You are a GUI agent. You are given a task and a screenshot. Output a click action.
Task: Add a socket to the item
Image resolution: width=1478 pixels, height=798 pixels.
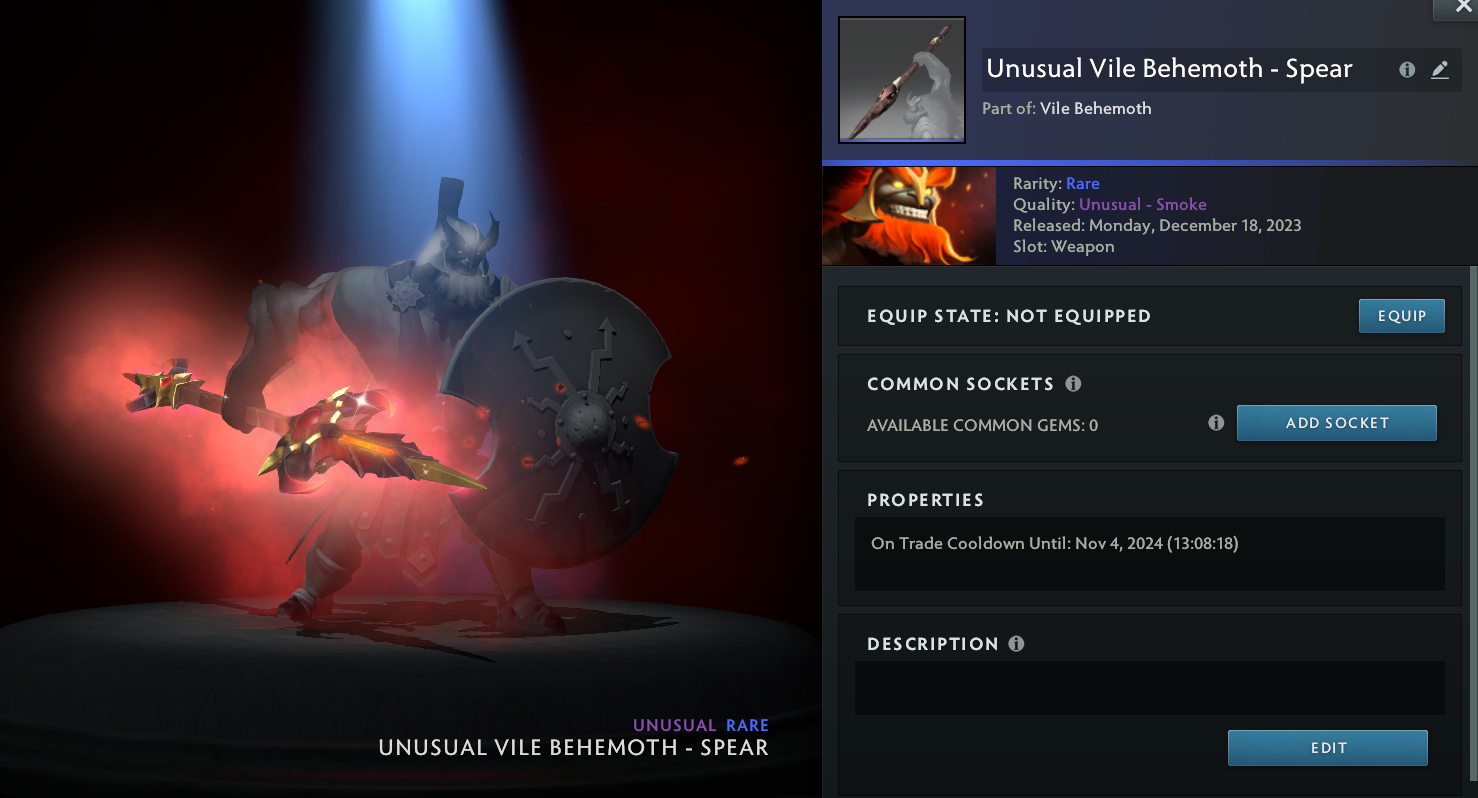point(1336,423)
